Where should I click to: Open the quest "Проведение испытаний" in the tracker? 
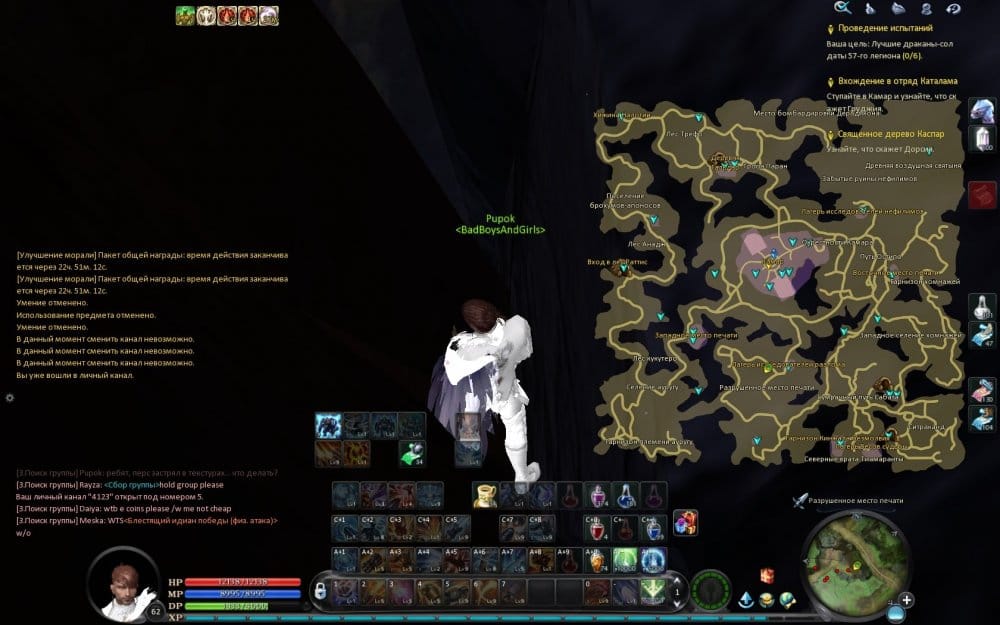coord(885,29)
